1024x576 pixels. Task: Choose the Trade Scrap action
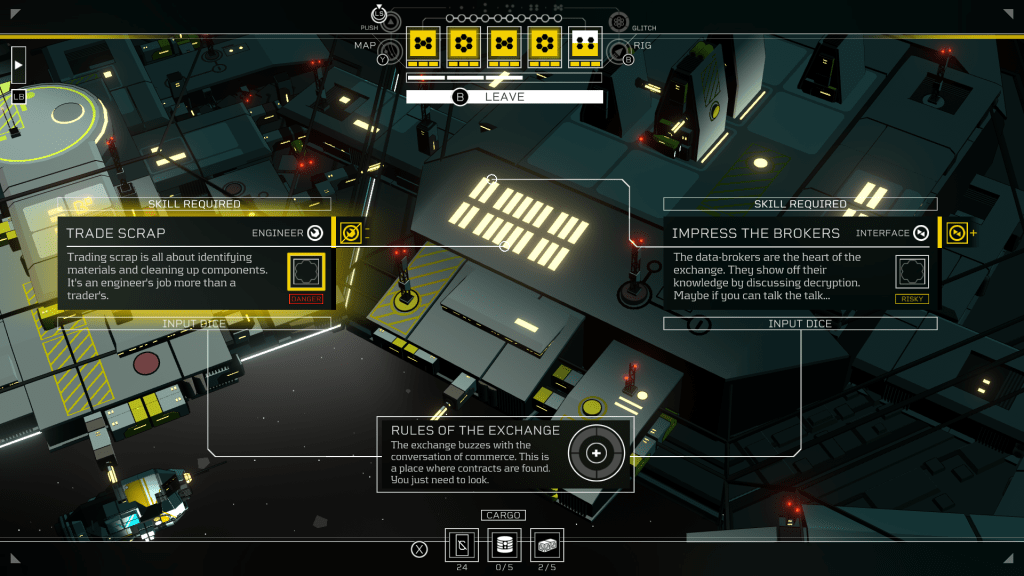click(195, 233)
